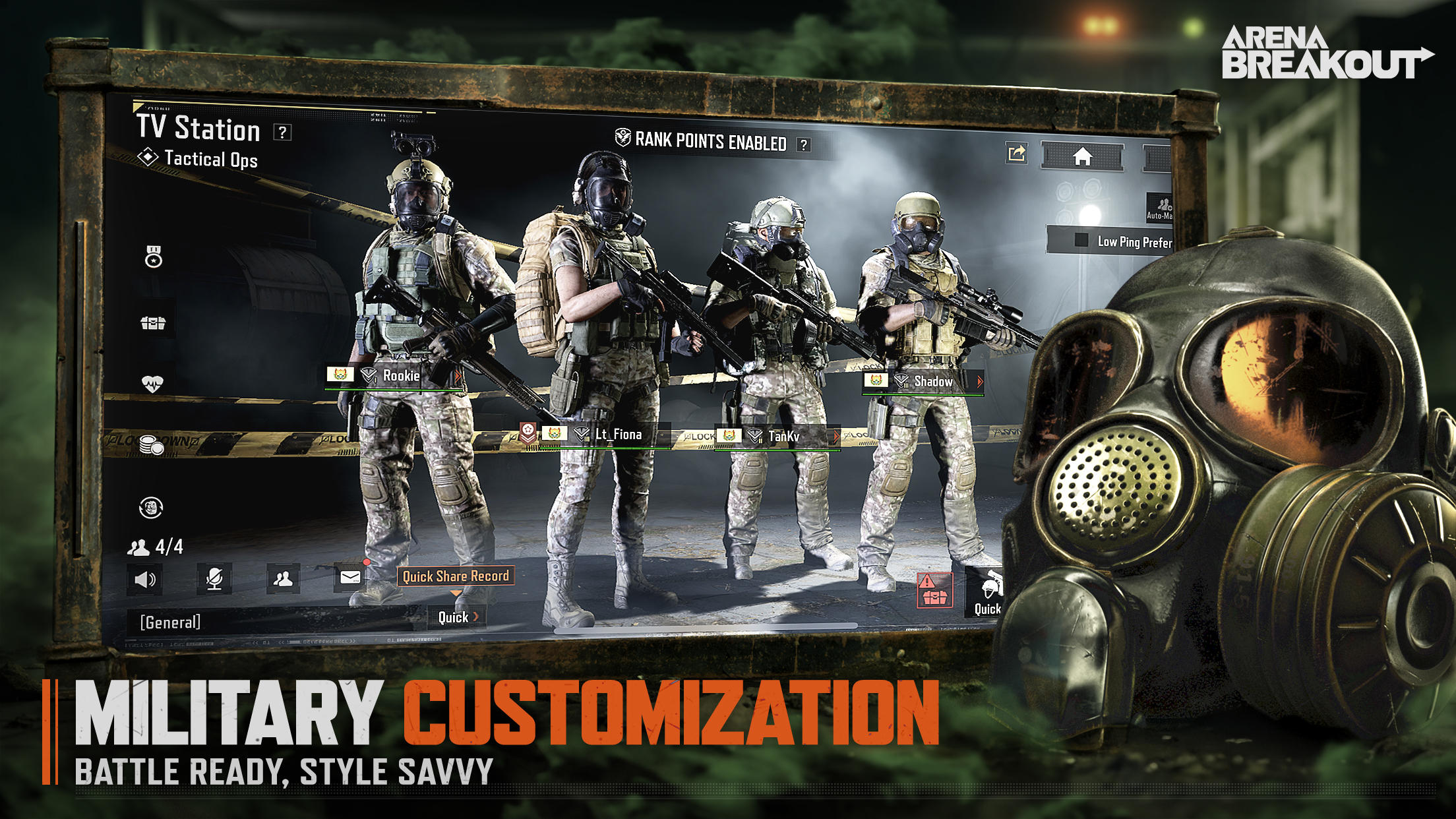The width and height of the screenshot is (1456, 819).
Task: Open mail via the envelope icon
Action: tap(349, 579)
